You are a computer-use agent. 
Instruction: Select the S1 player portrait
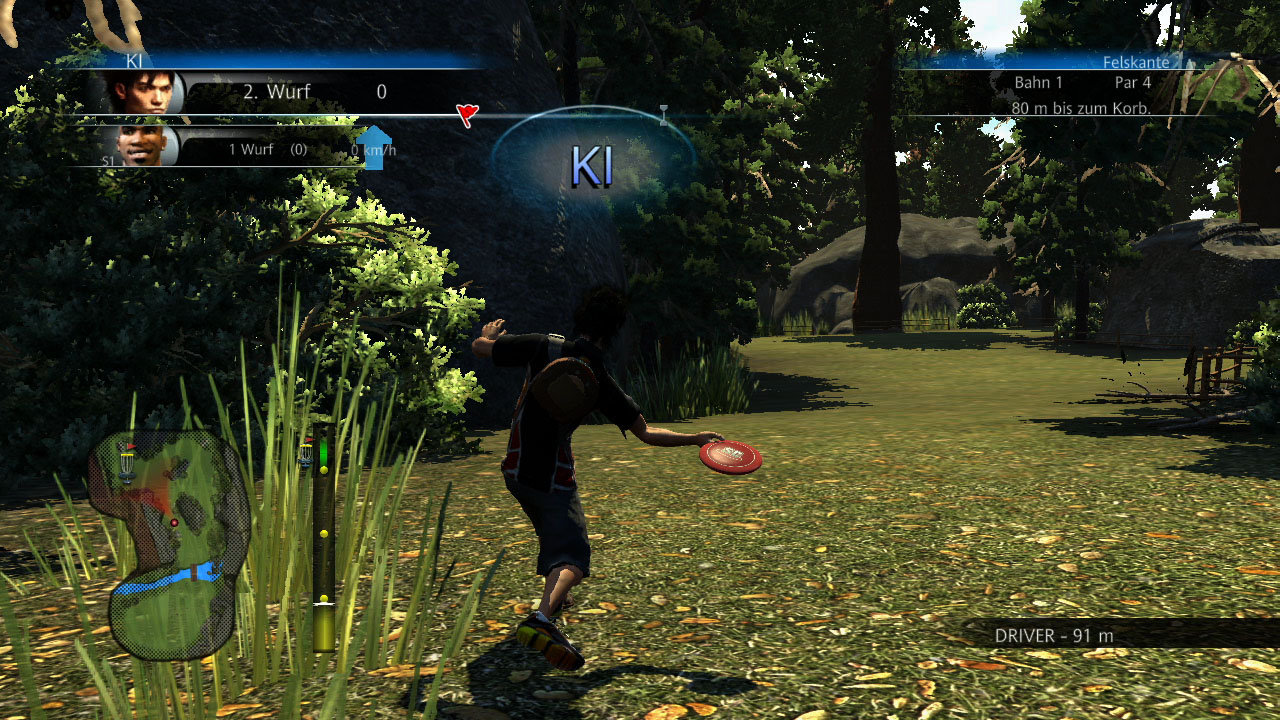[143, 146]
